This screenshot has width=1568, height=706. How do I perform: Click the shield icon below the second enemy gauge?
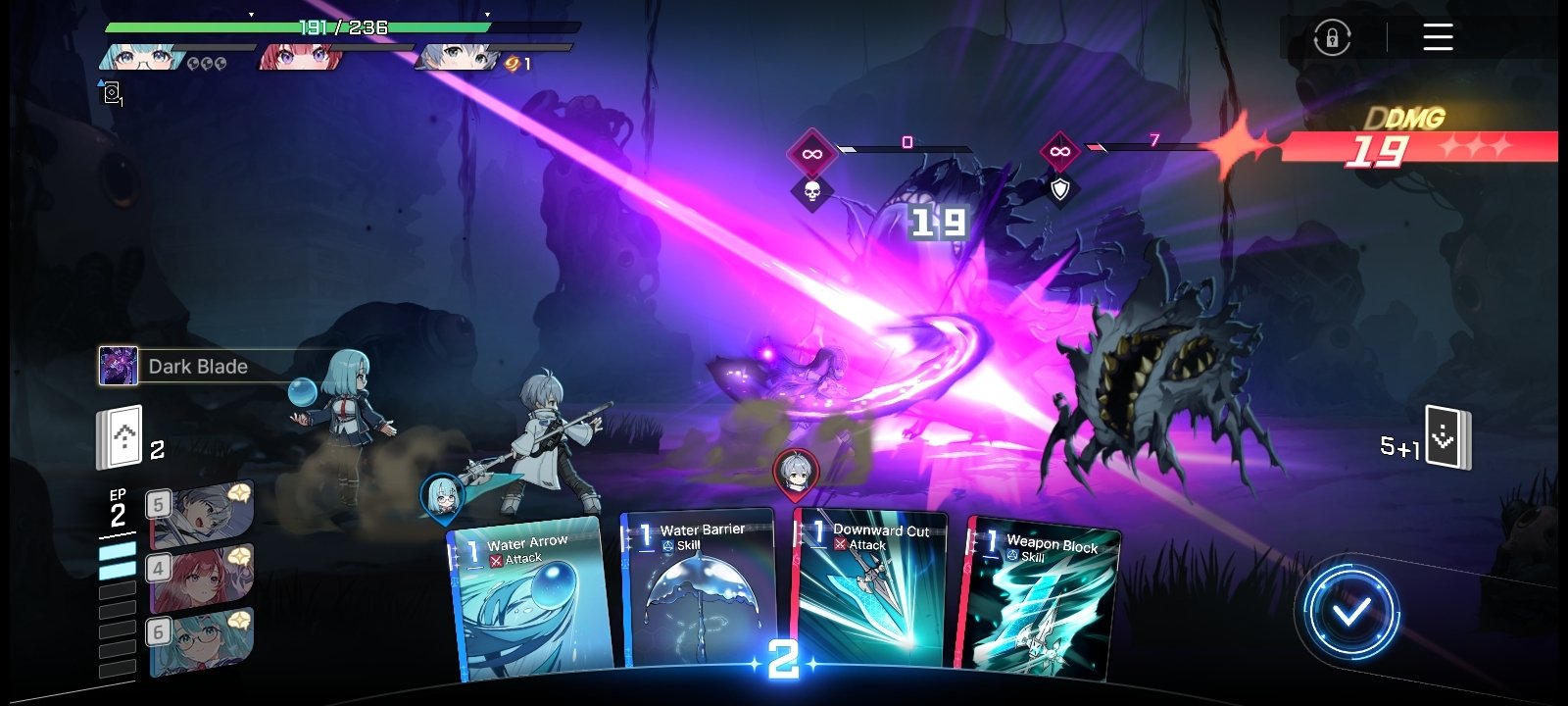tap(1065, 188)
